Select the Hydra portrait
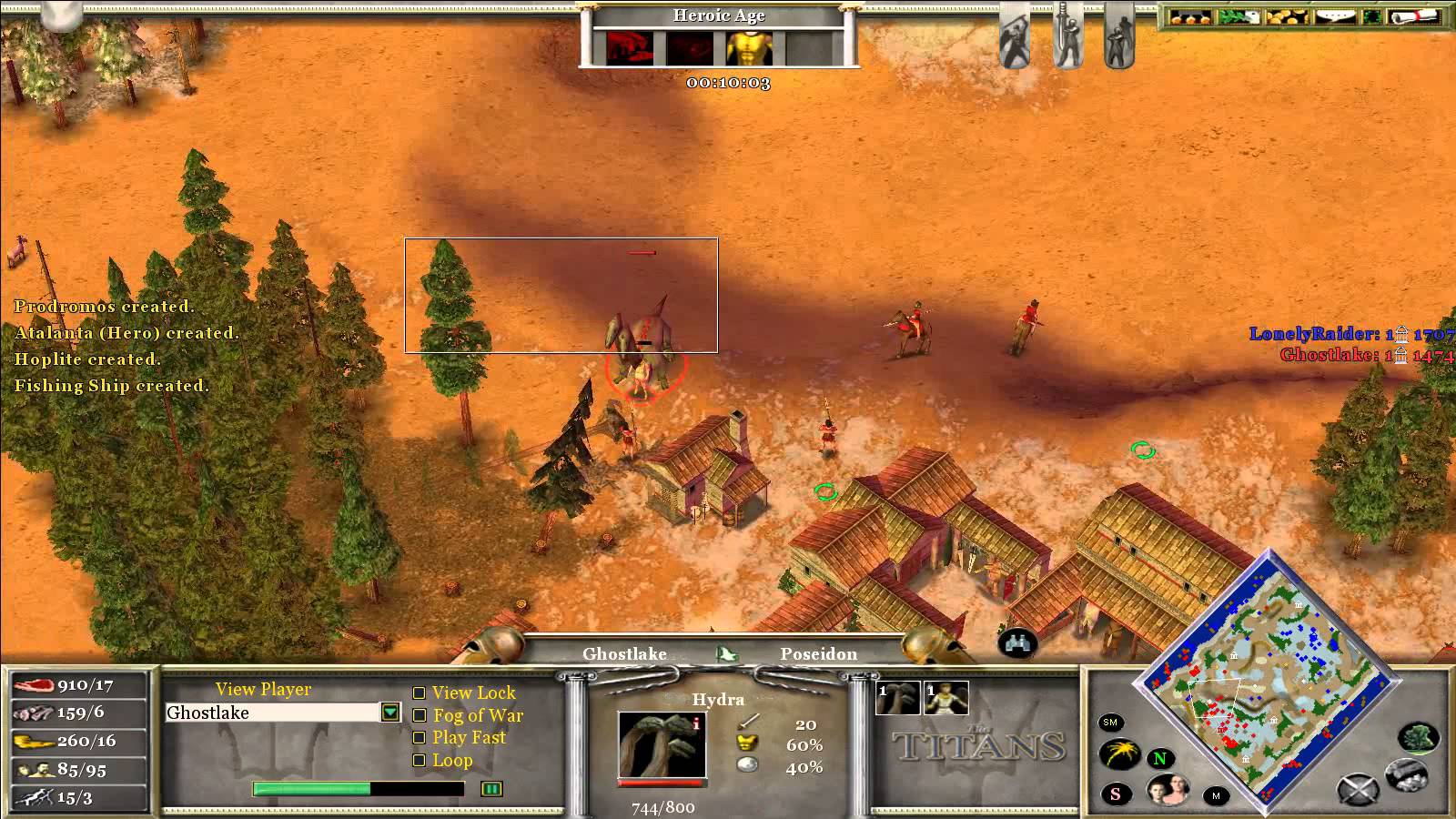Screen dimensions: 1456x819 (661, 744)
